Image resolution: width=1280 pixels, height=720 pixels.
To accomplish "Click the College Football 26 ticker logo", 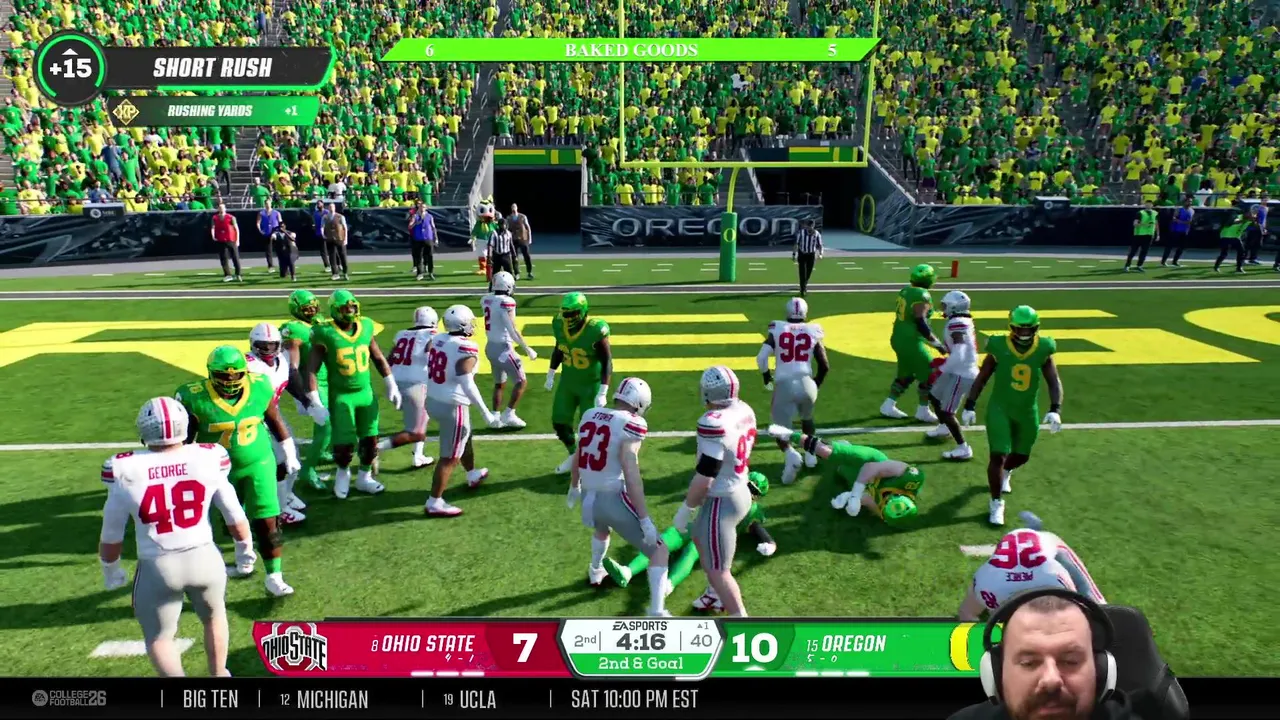I will (68, 698).
